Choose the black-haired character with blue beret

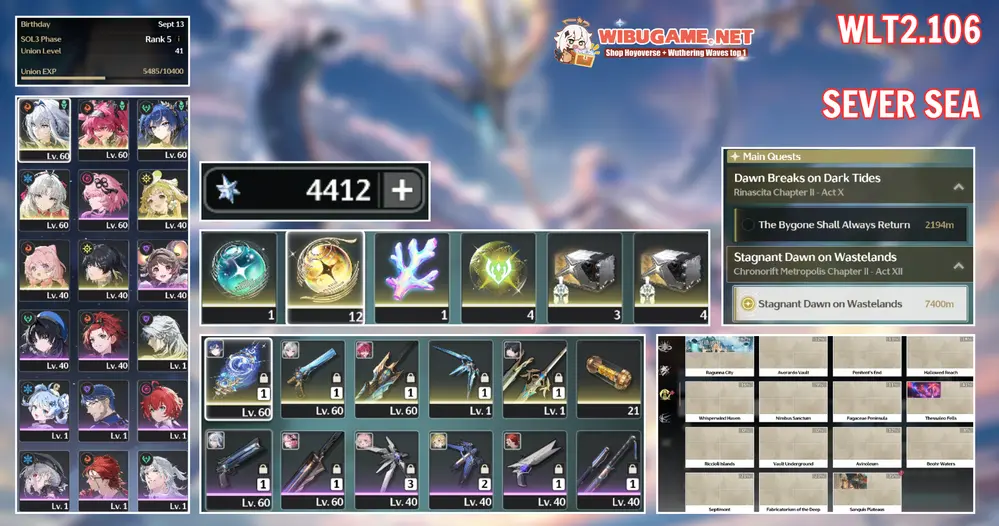coord(44,335)
